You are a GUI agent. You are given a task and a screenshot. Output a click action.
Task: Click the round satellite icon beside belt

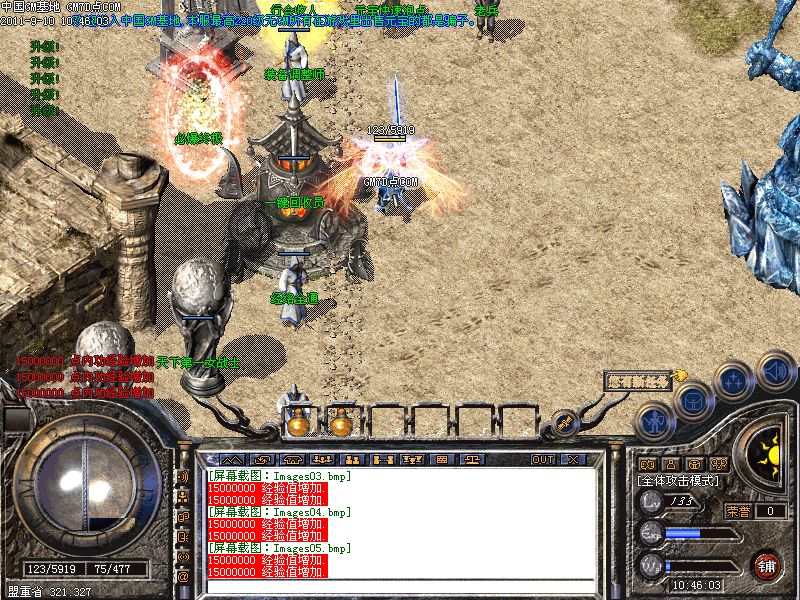(x=563, y=423)
